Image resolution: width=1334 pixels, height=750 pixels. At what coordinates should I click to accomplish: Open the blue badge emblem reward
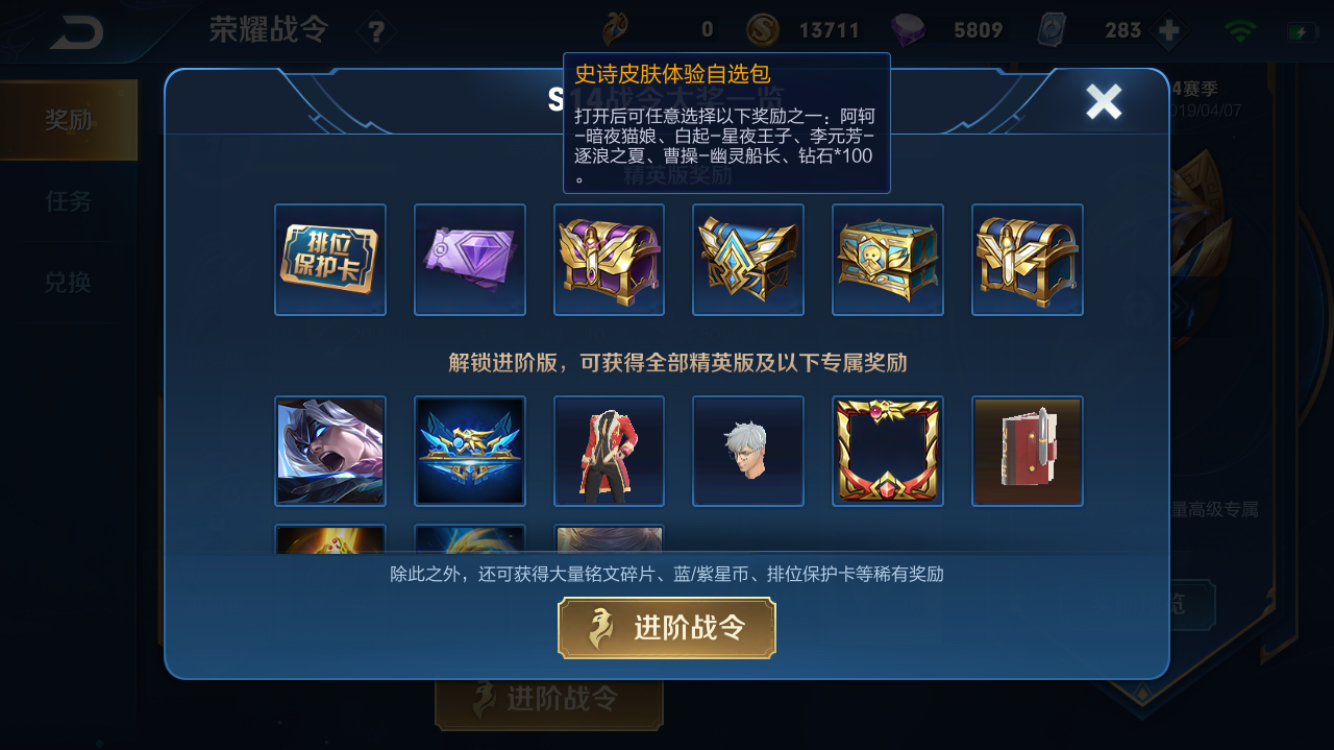[470, 449]
